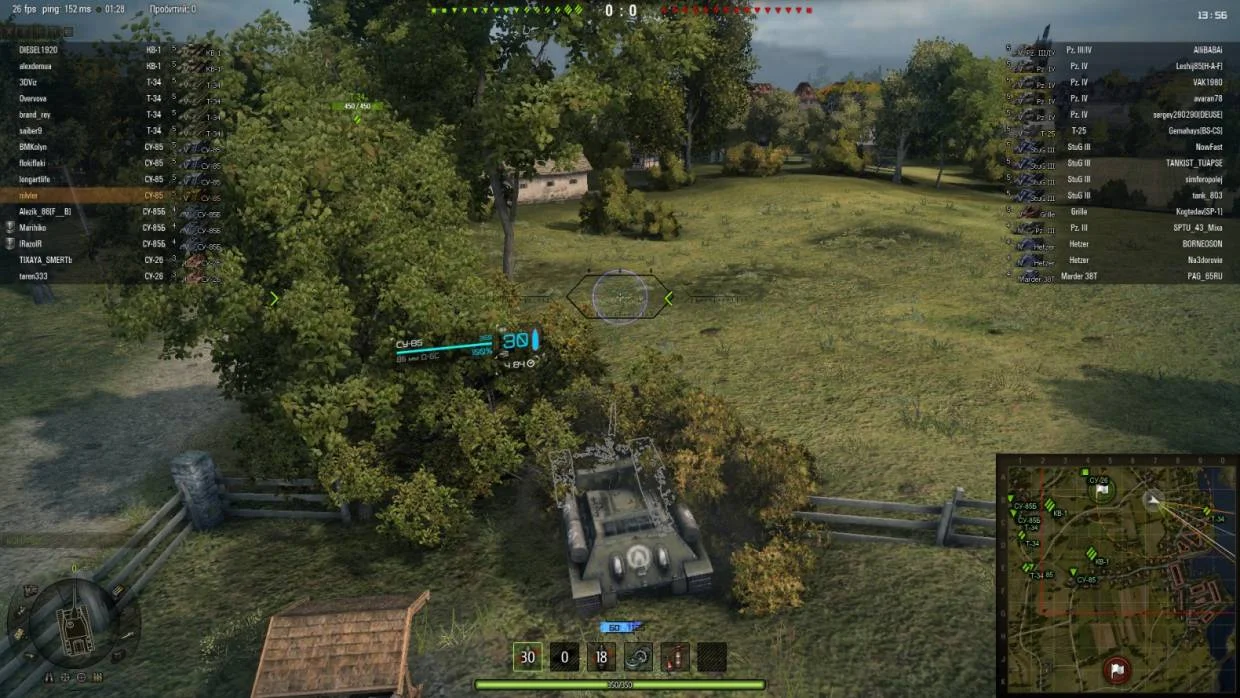Click the battlefield minimap

1117,574
